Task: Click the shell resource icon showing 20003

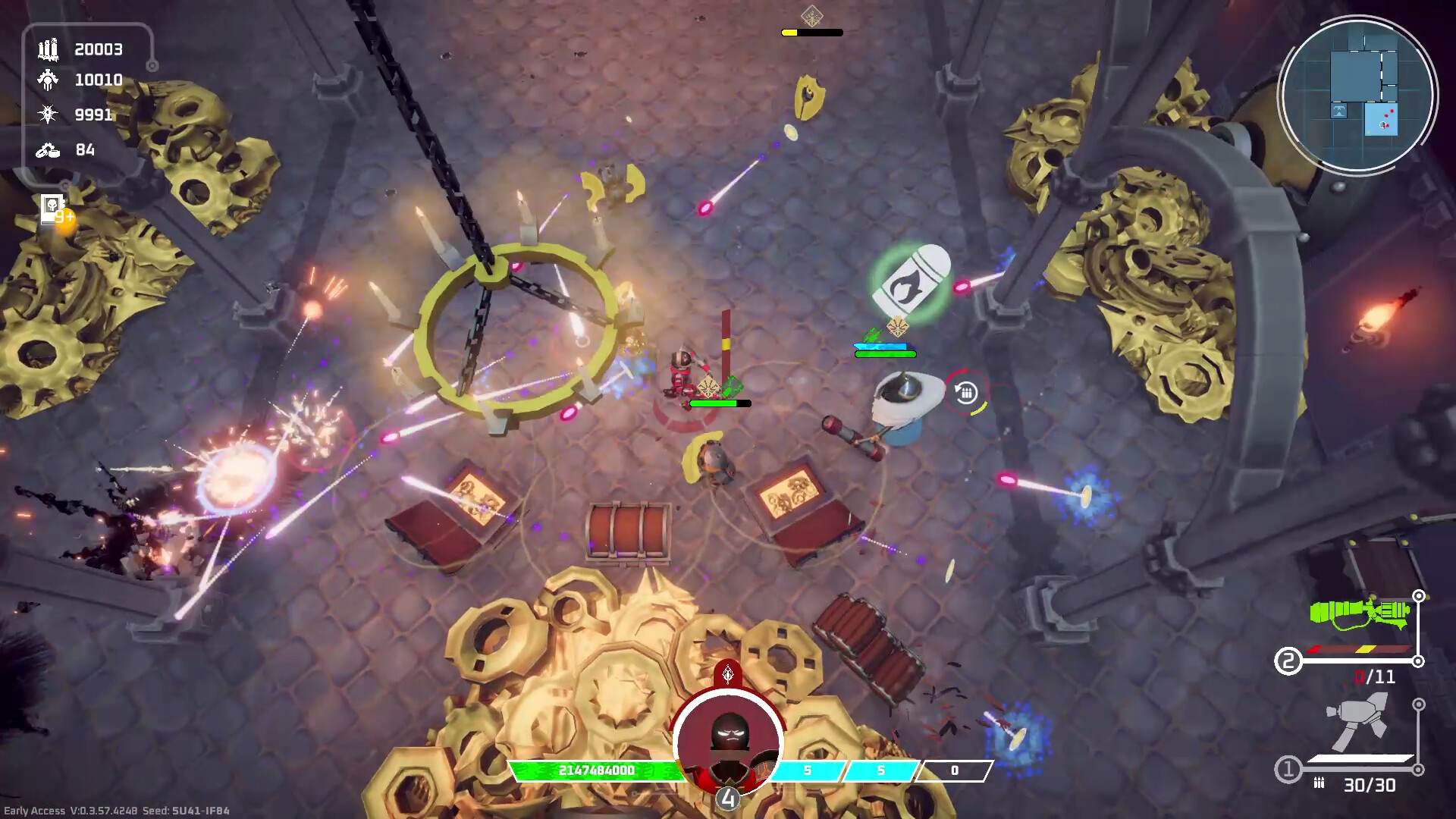Action: (47, 49)
